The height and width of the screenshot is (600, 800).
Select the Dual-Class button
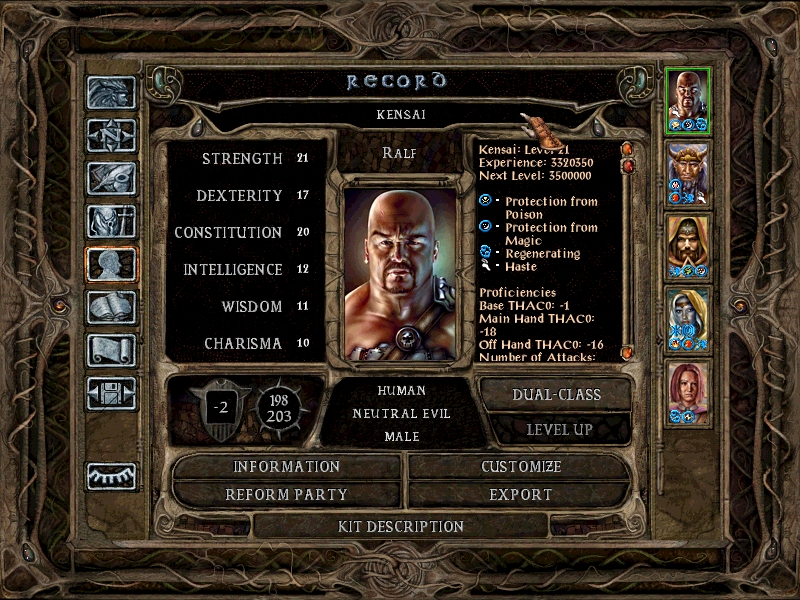coord(556,394)
